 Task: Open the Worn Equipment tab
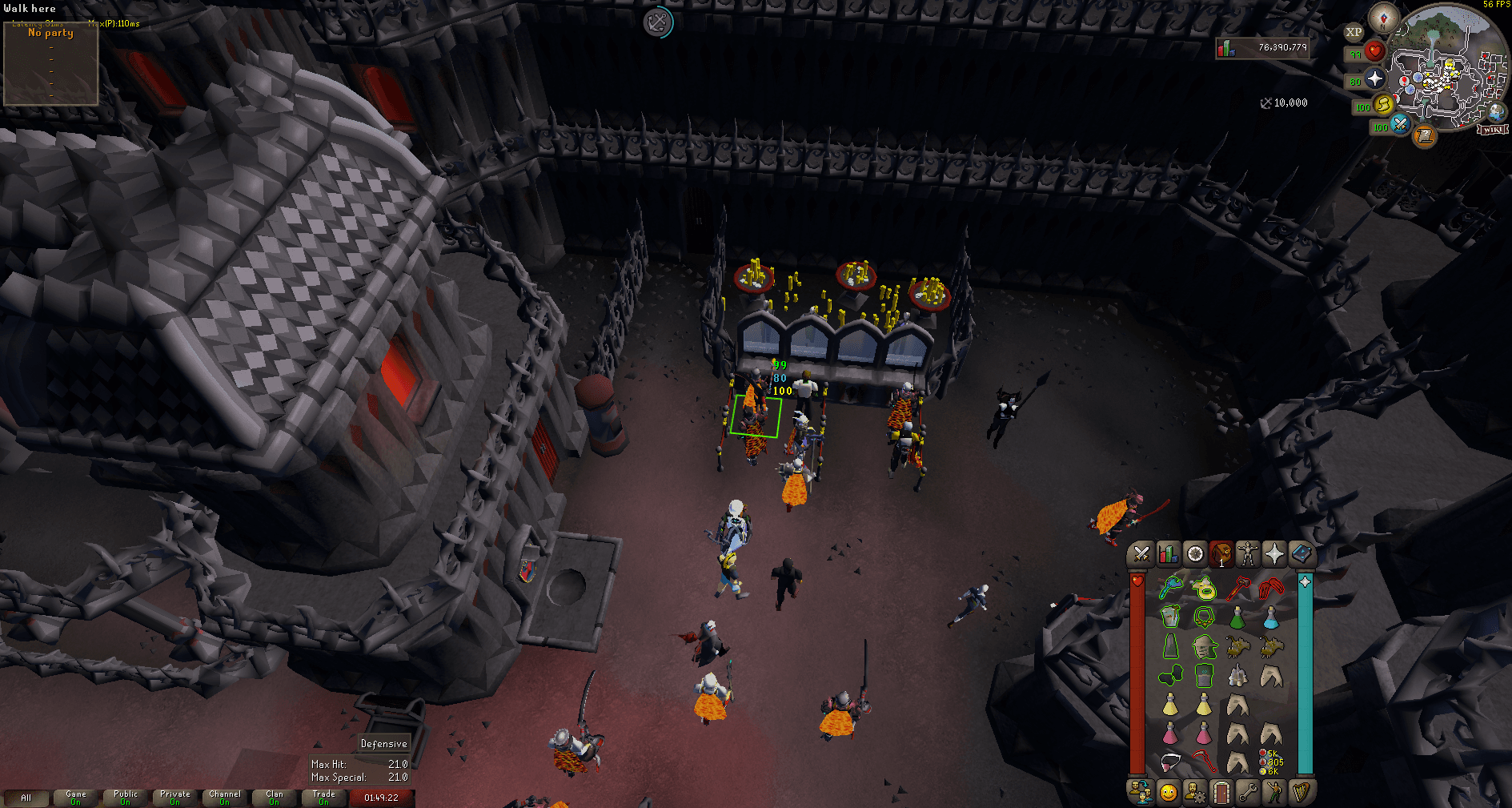1247,552
